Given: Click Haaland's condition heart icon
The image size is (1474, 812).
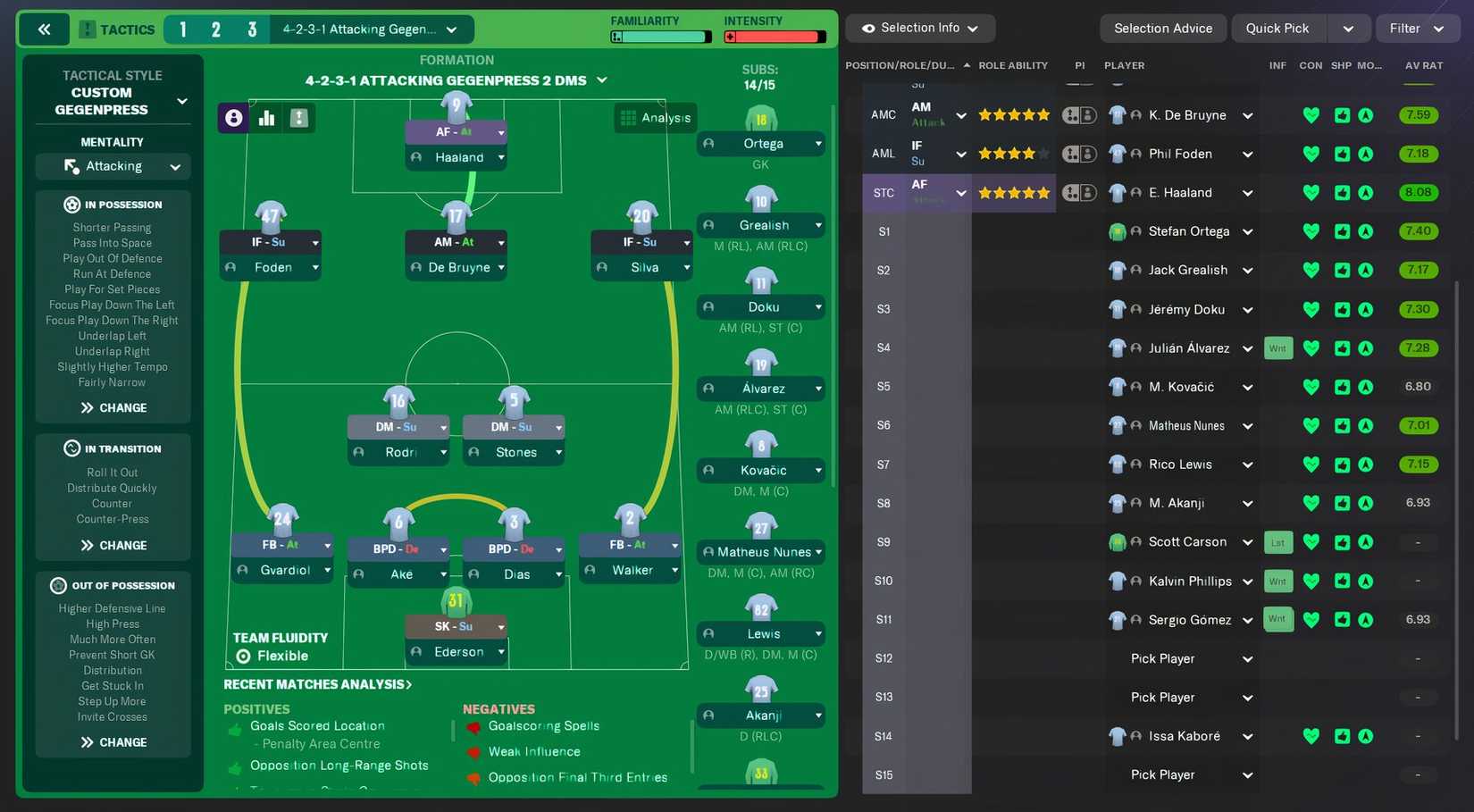Looking at the screenshot, I should (x=1311, y=192).
